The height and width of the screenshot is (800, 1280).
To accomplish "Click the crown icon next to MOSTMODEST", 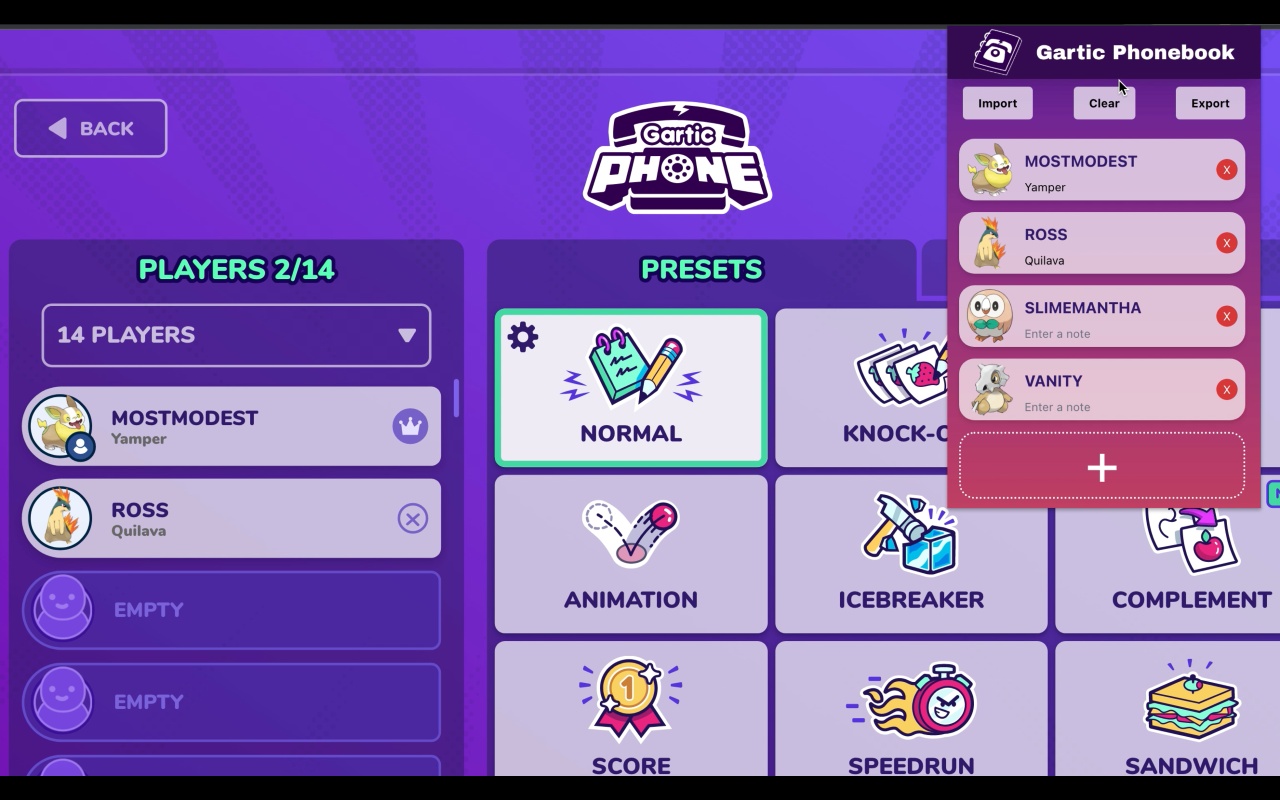I will (x=412, y=426).
